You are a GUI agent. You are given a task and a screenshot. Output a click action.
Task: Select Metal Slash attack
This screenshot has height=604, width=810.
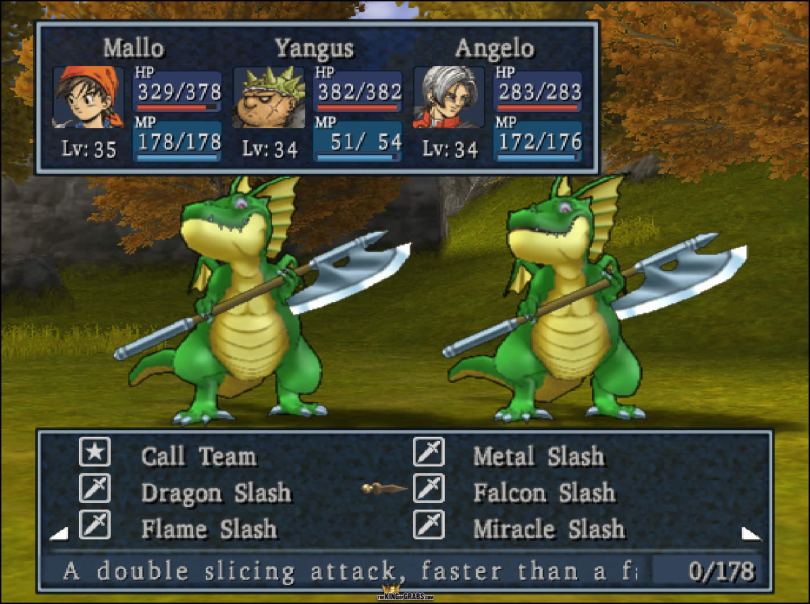tap(538, 457)
